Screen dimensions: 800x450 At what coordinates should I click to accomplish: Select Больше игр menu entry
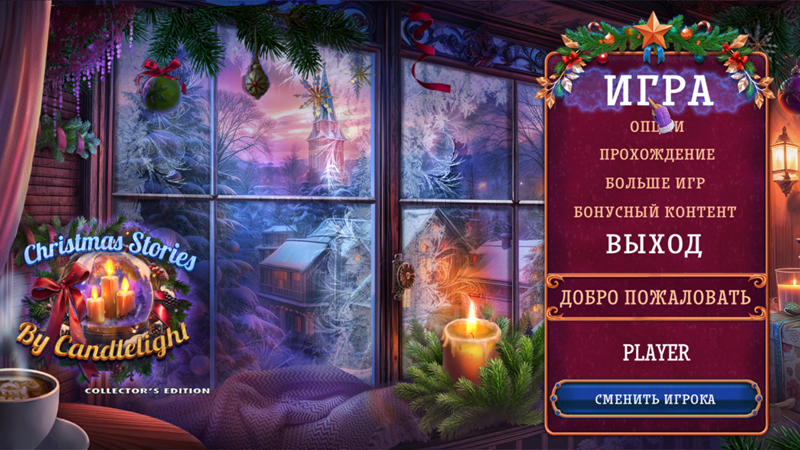(657, 183)
